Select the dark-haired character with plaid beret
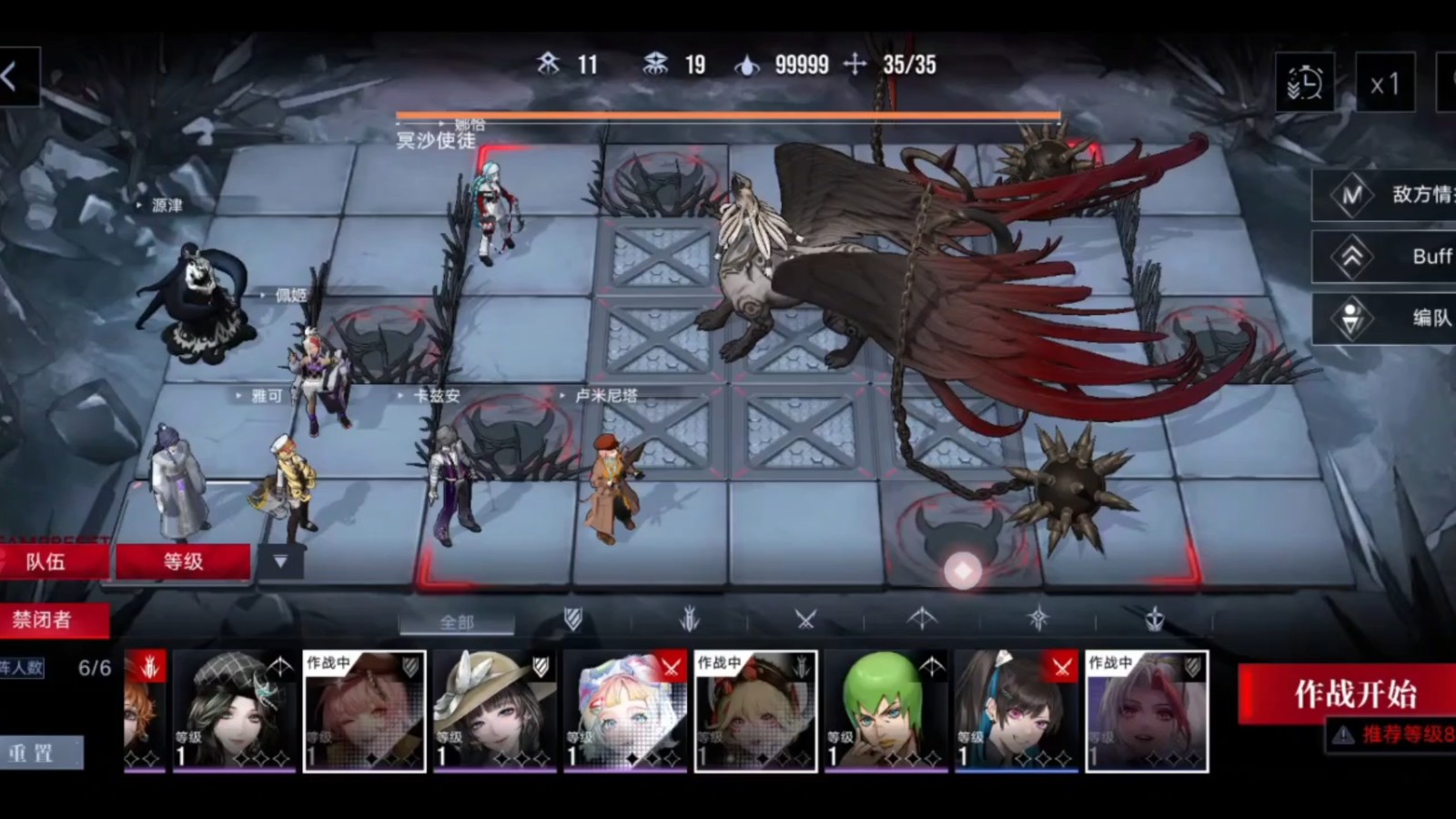Viewport: 1456px width, 819px height. tap(234, 712)
